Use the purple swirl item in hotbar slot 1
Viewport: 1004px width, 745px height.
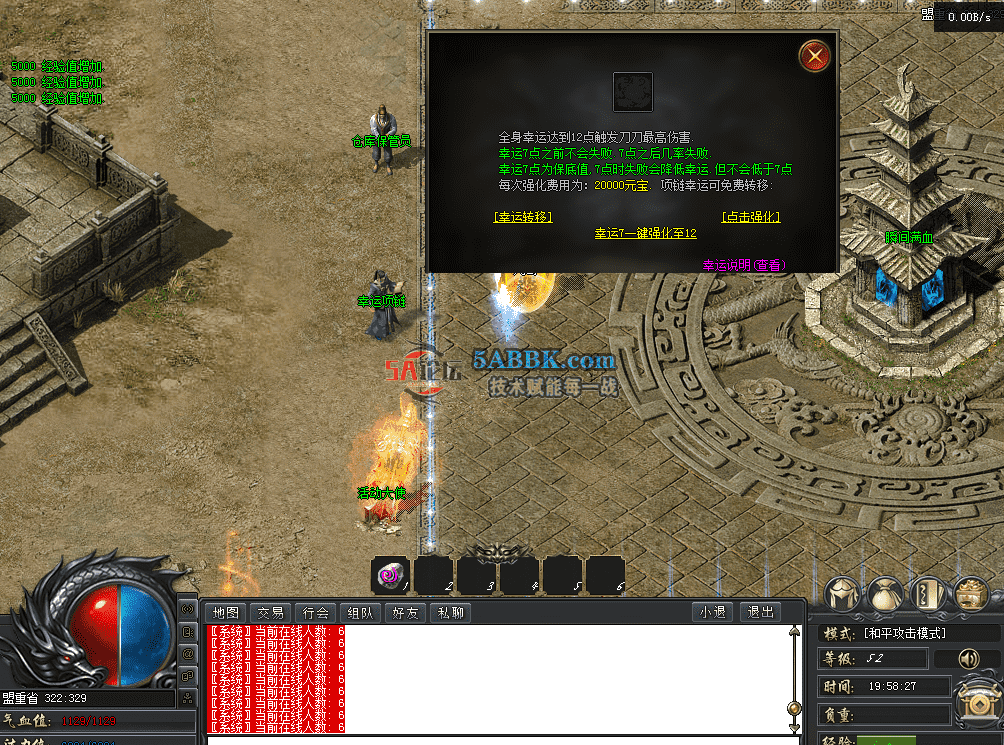coord(389,575)
